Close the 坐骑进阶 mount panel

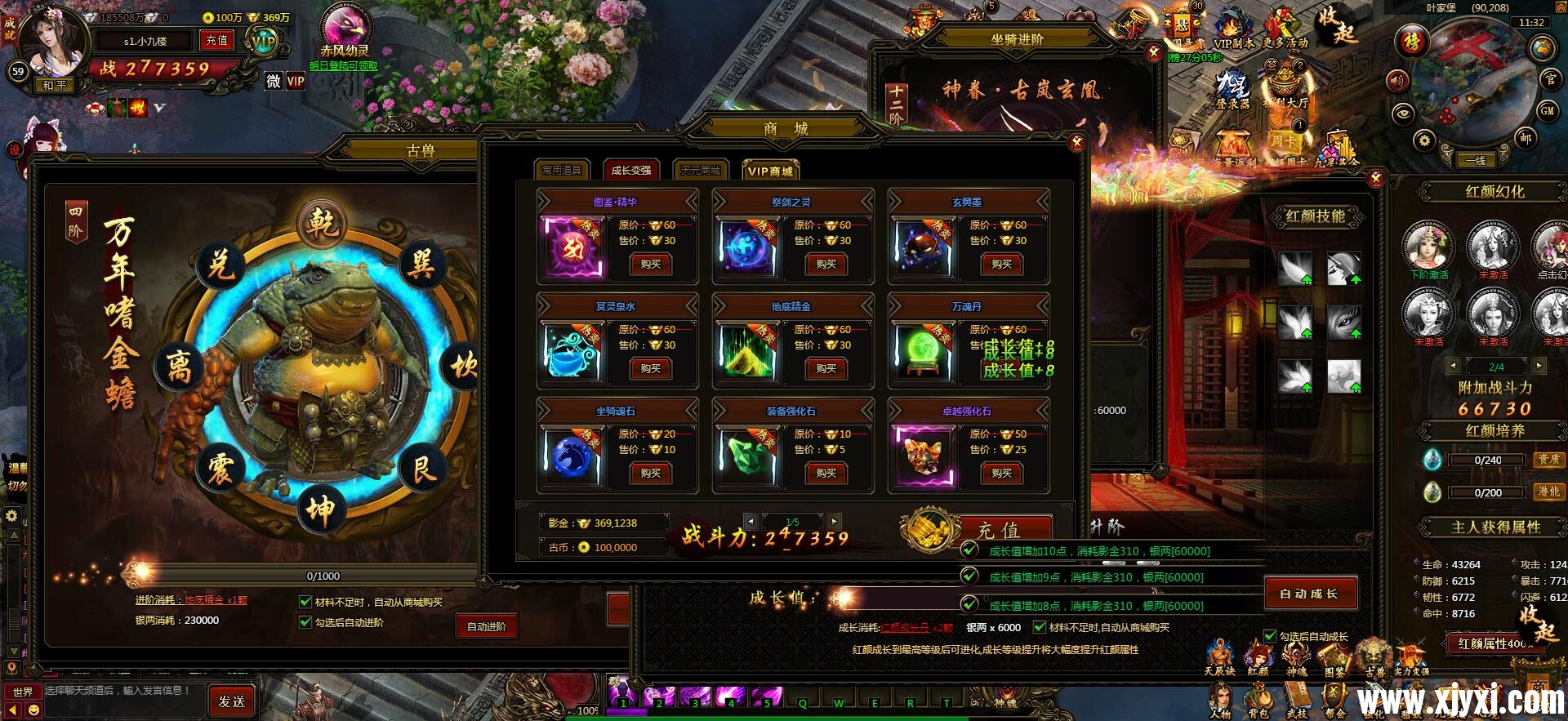[x=1153, y=53]
